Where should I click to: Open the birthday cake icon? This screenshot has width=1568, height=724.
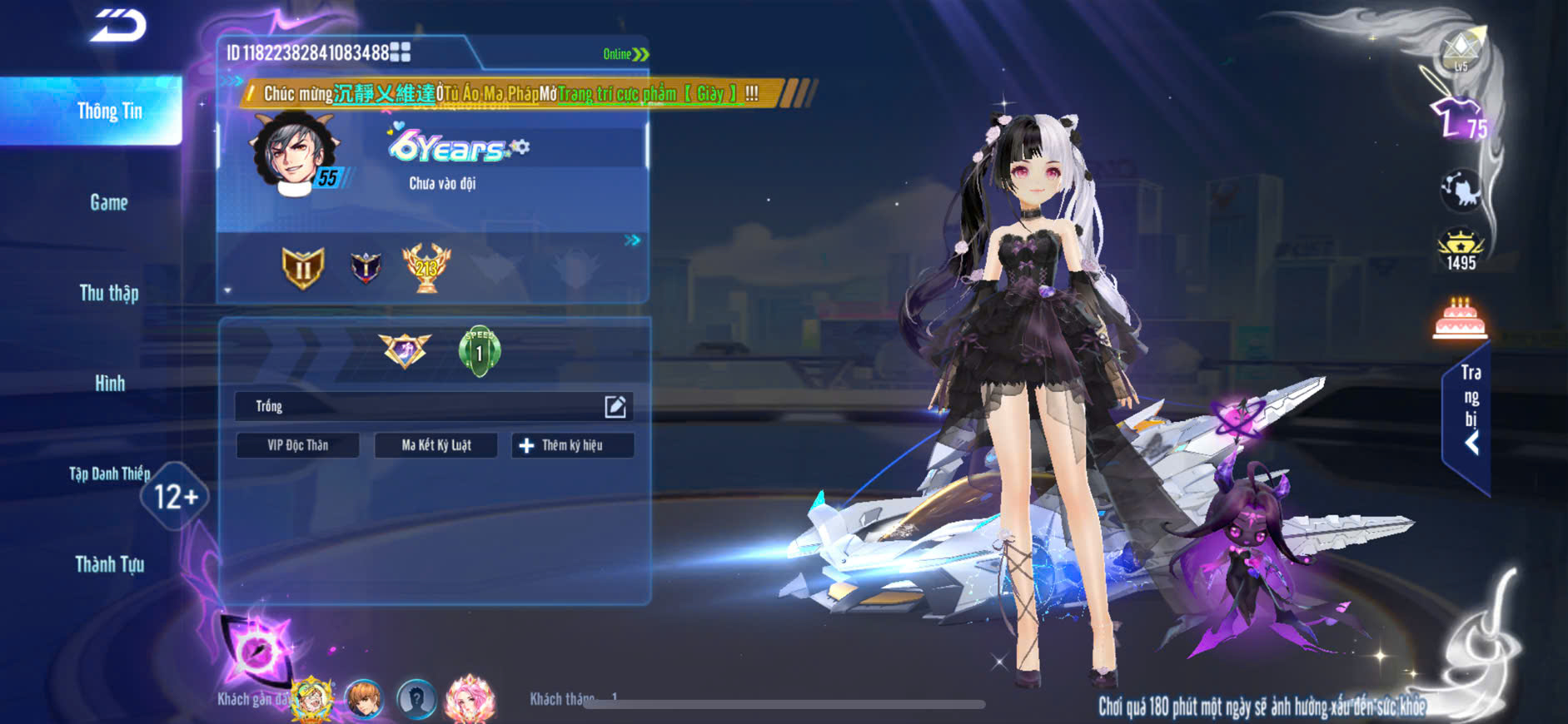[1460, 318]
